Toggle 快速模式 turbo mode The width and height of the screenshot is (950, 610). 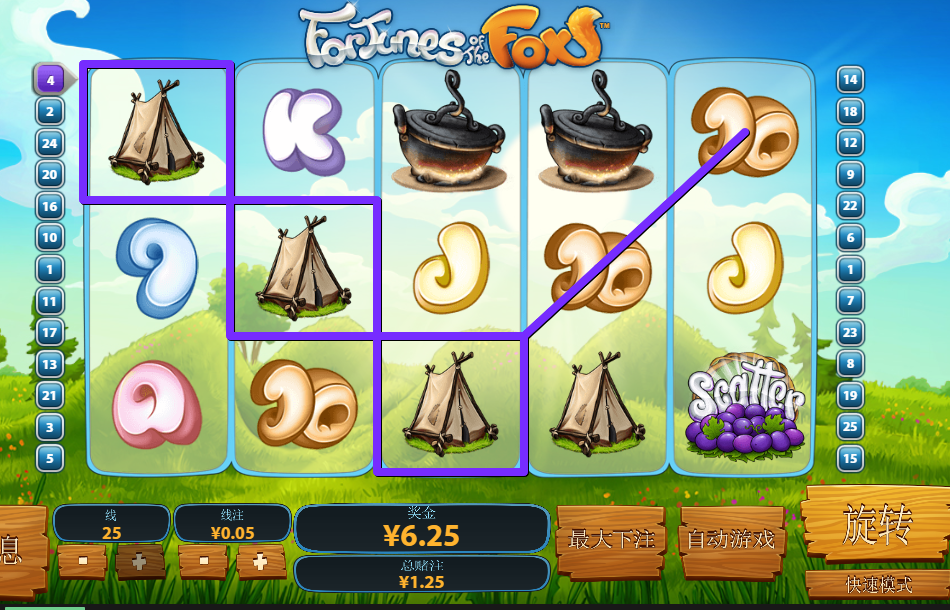coord(876,585)
